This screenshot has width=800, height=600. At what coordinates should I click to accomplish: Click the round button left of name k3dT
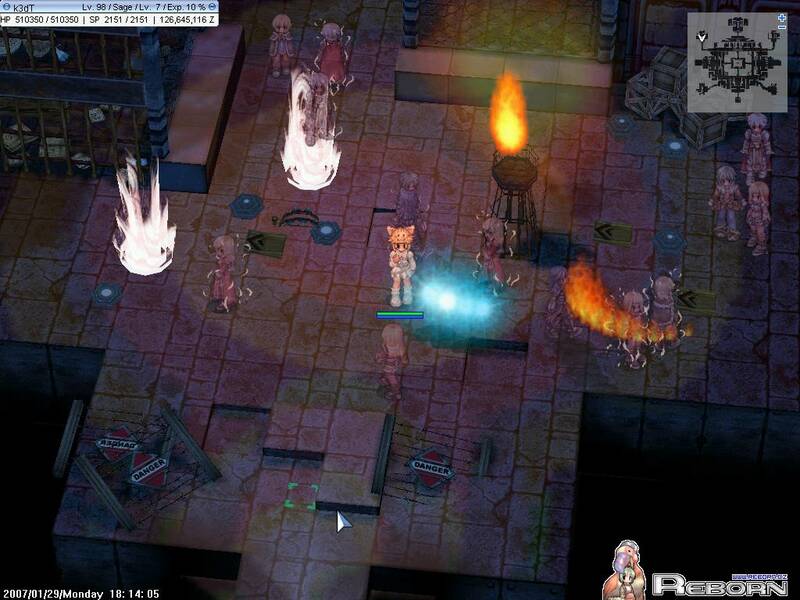click(x=4, y=5)
